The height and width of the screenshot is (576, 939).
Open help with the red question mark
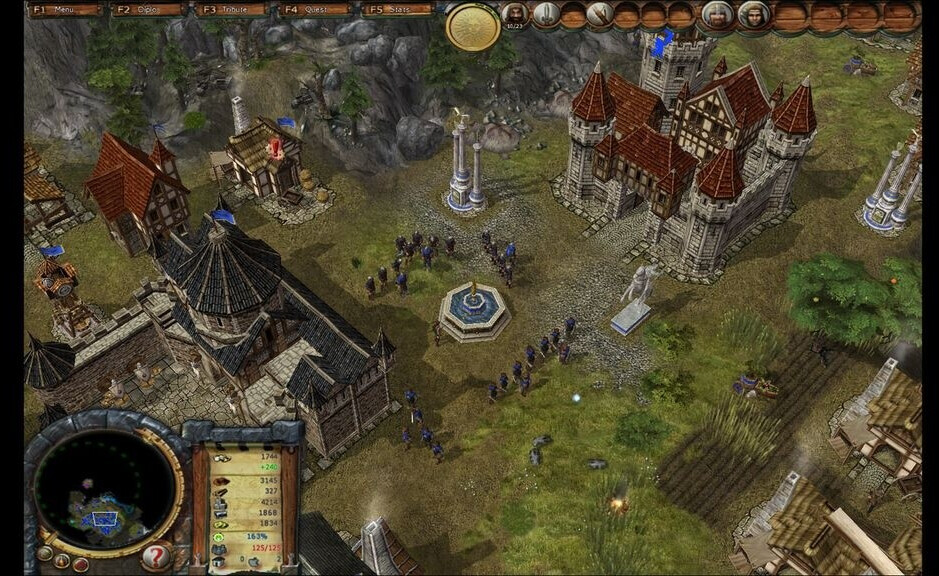[155, 556]
